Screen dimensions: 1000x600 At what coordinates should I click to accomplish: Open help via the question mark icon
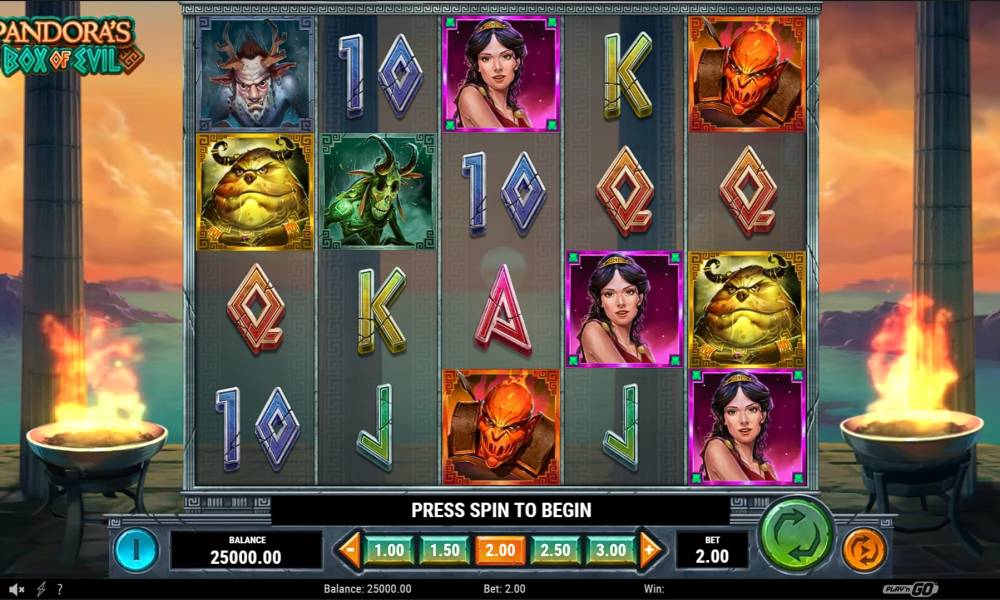(60, 589)
